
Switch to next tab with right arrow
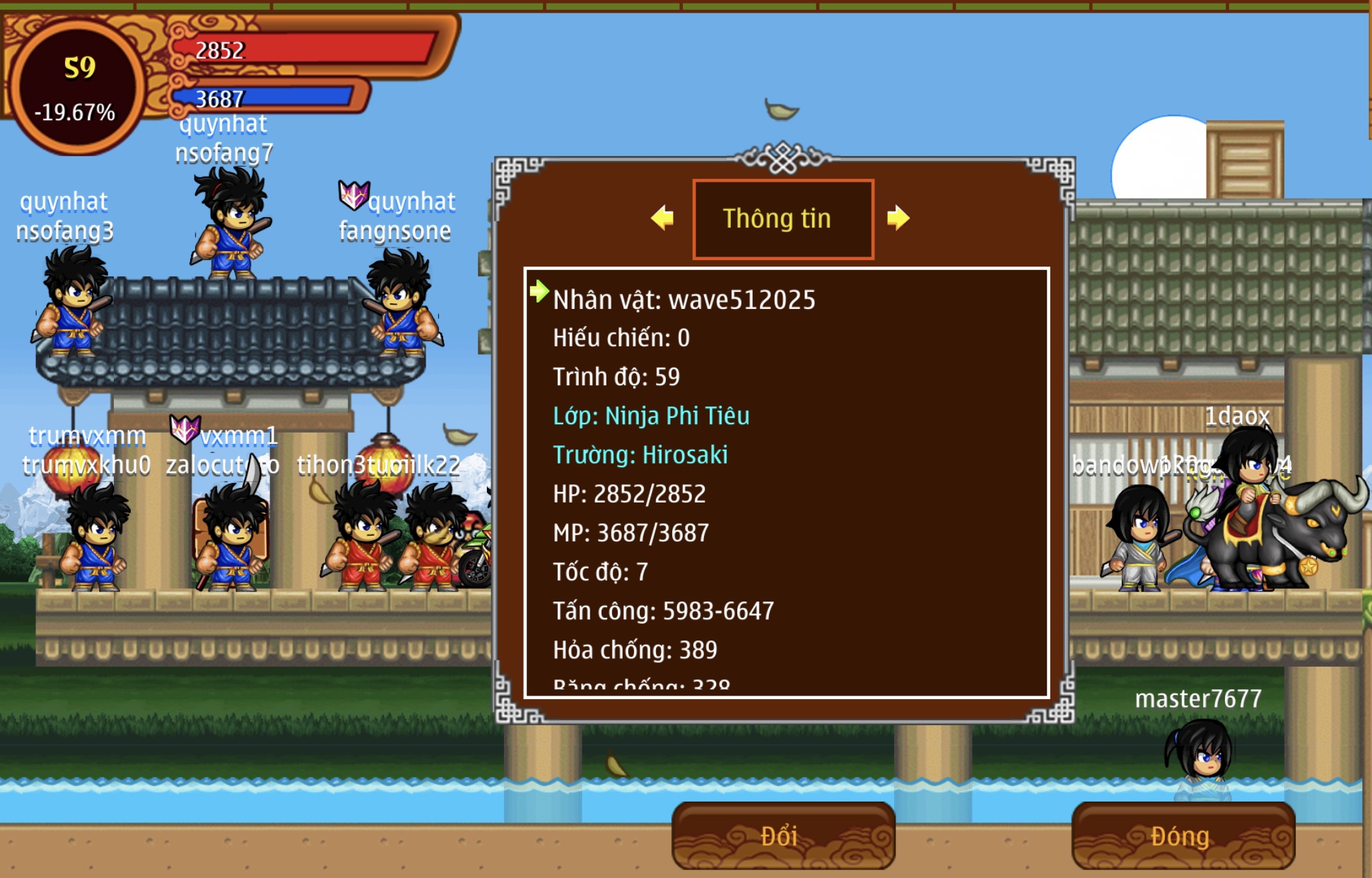[x=898, y=218]
